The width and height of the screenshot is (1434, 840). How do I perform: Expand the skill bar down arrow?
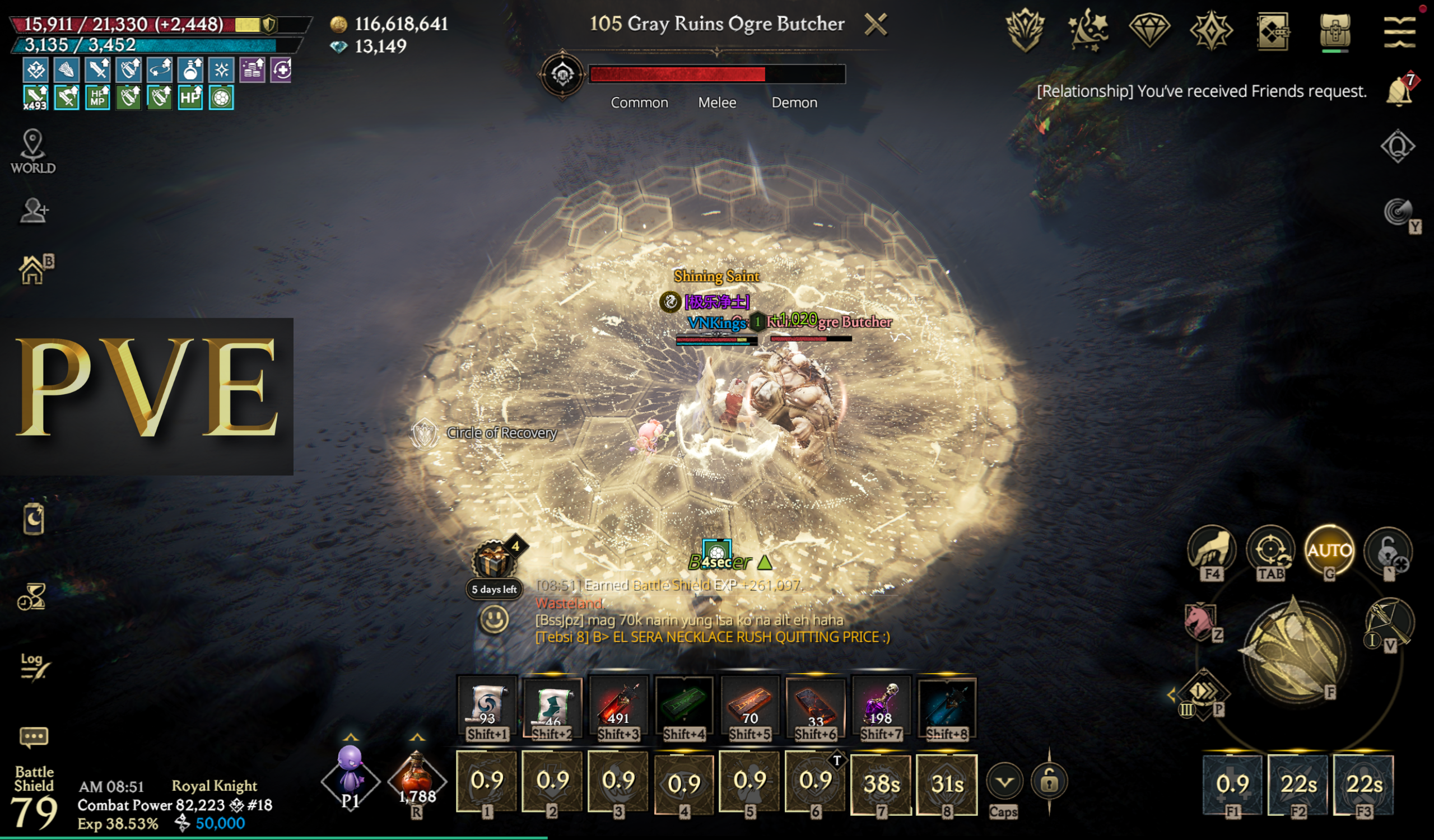point(1004,781)
